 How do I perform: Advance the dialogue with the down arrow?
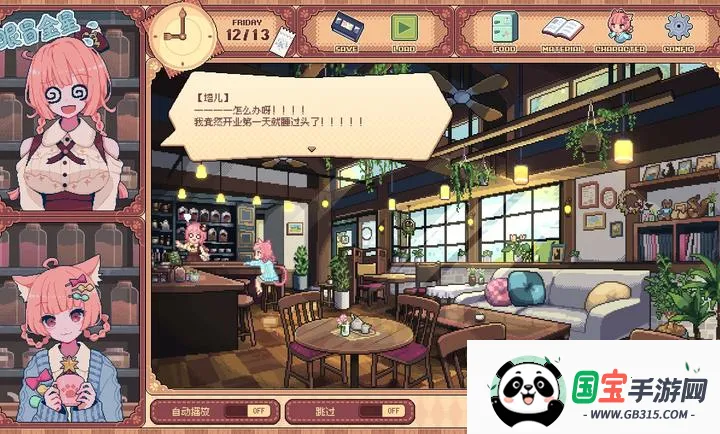(x=312, y=148)
